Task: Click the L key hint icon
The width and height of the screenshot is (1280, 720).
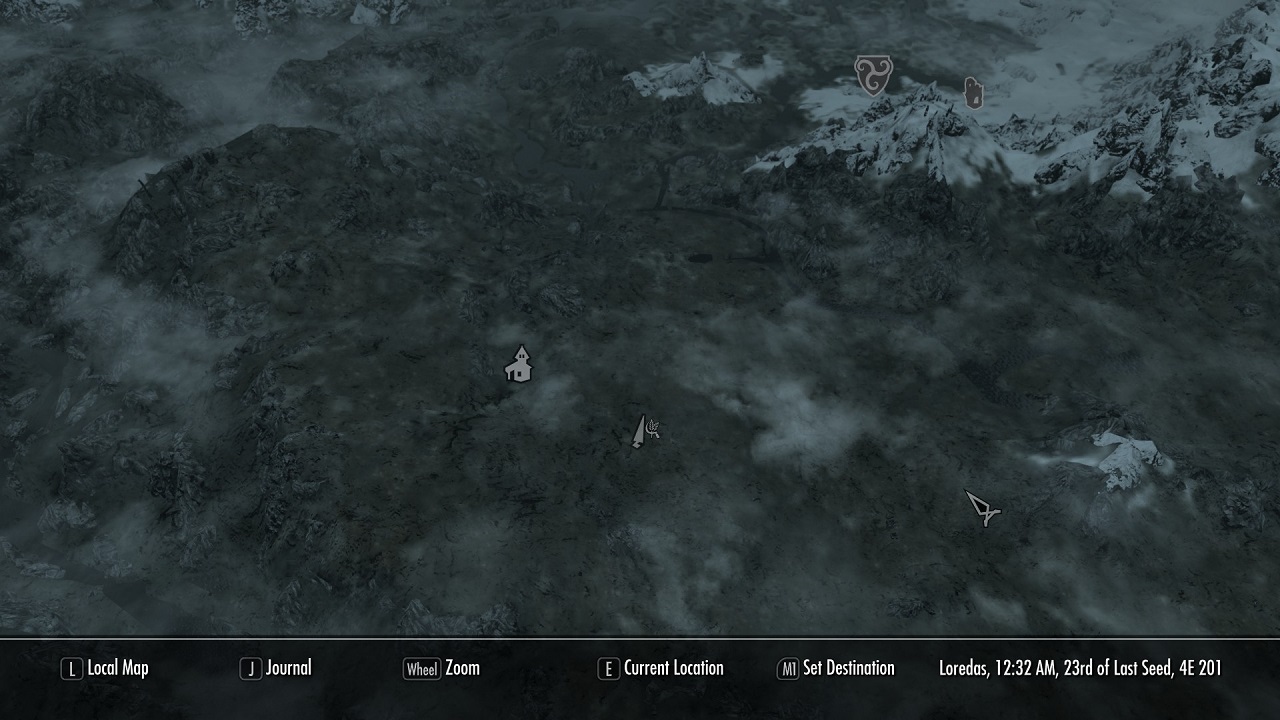Action: click(71, 668)
